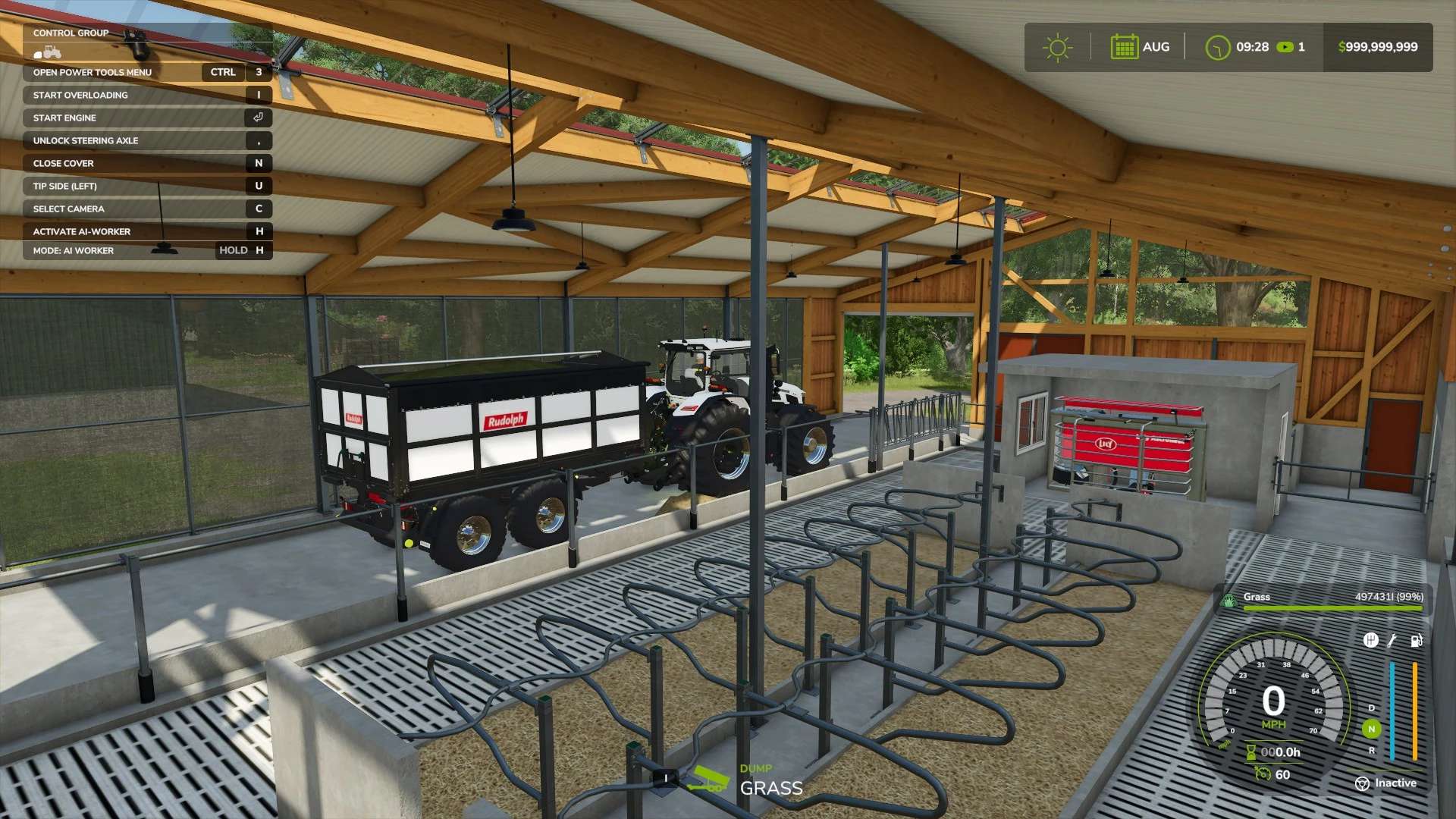Click the tractor Control Group icon
Screen dimensions: 1456x819
(x=48, y=52)
